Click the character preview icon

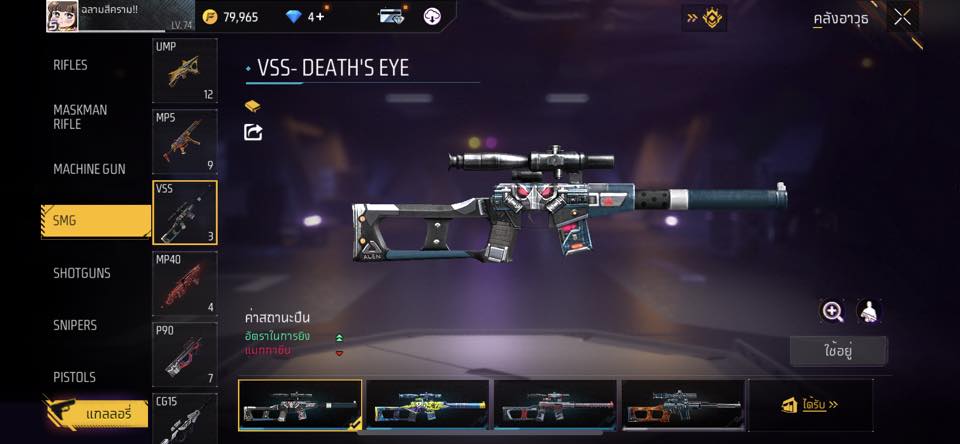869,311
